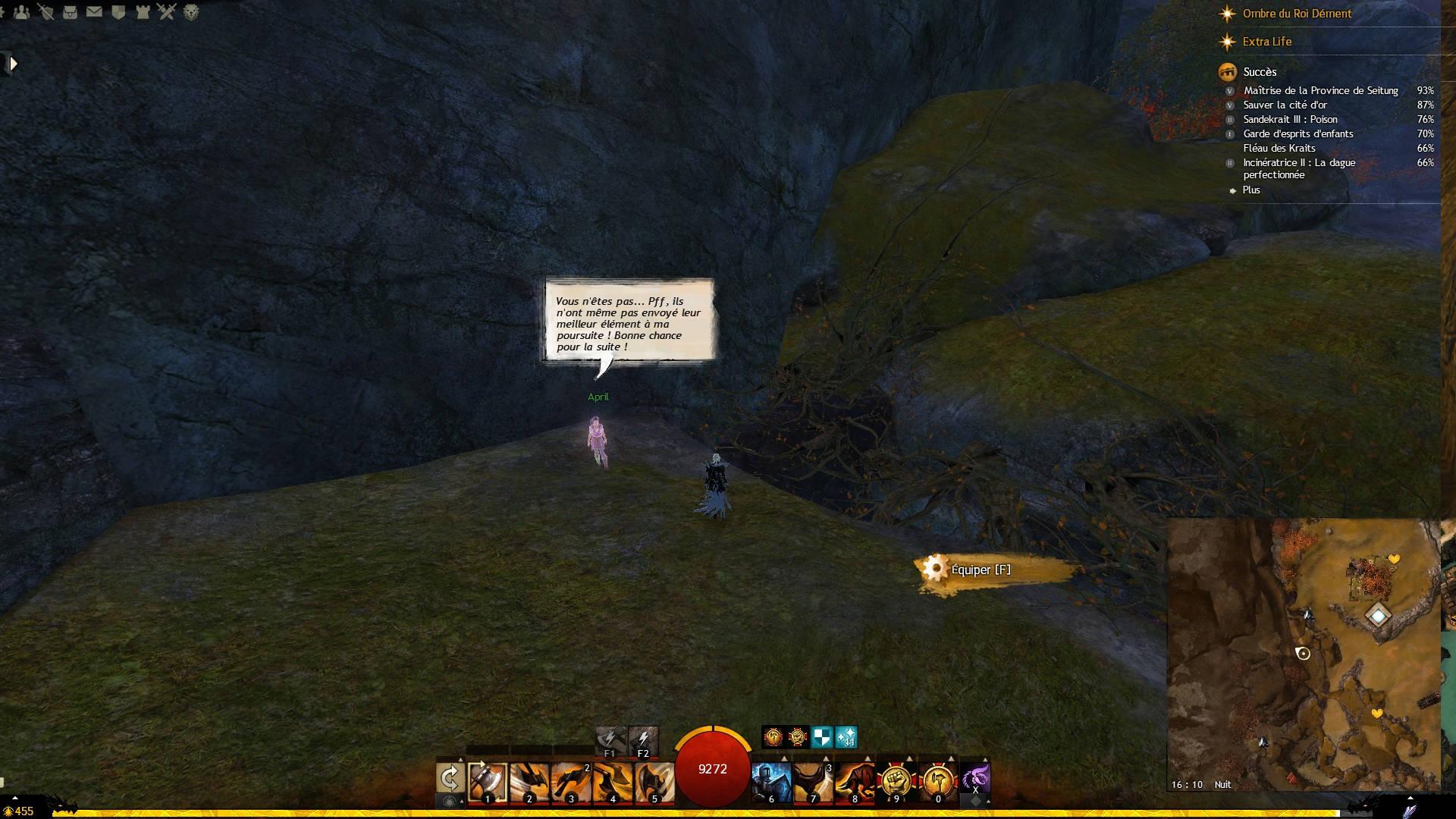1456x819 pixels.
Task: Open the crossed swords PvP icon
Action: [167, 11]
